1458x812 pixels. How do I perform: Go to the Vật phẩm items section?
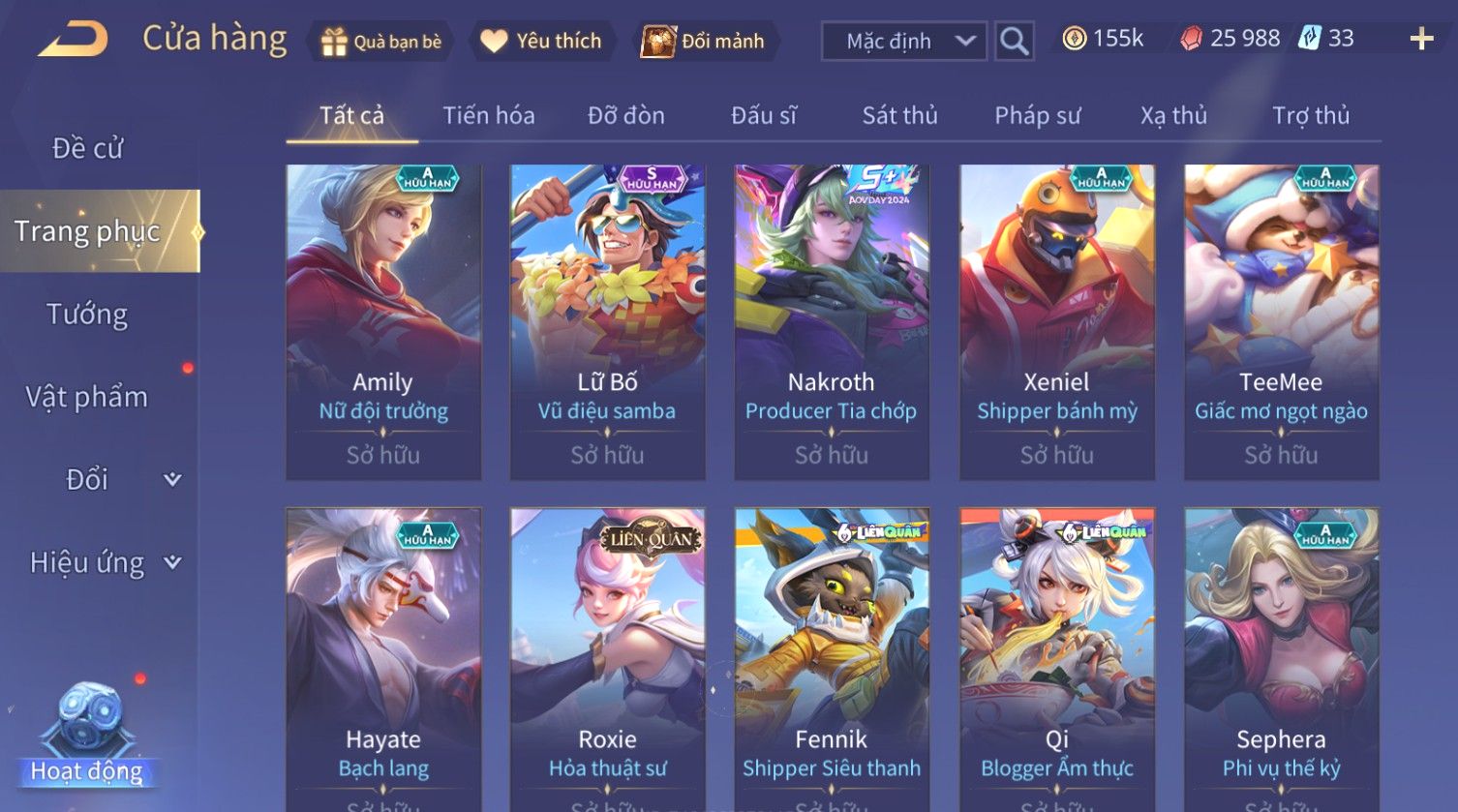(x=87, y=397)
